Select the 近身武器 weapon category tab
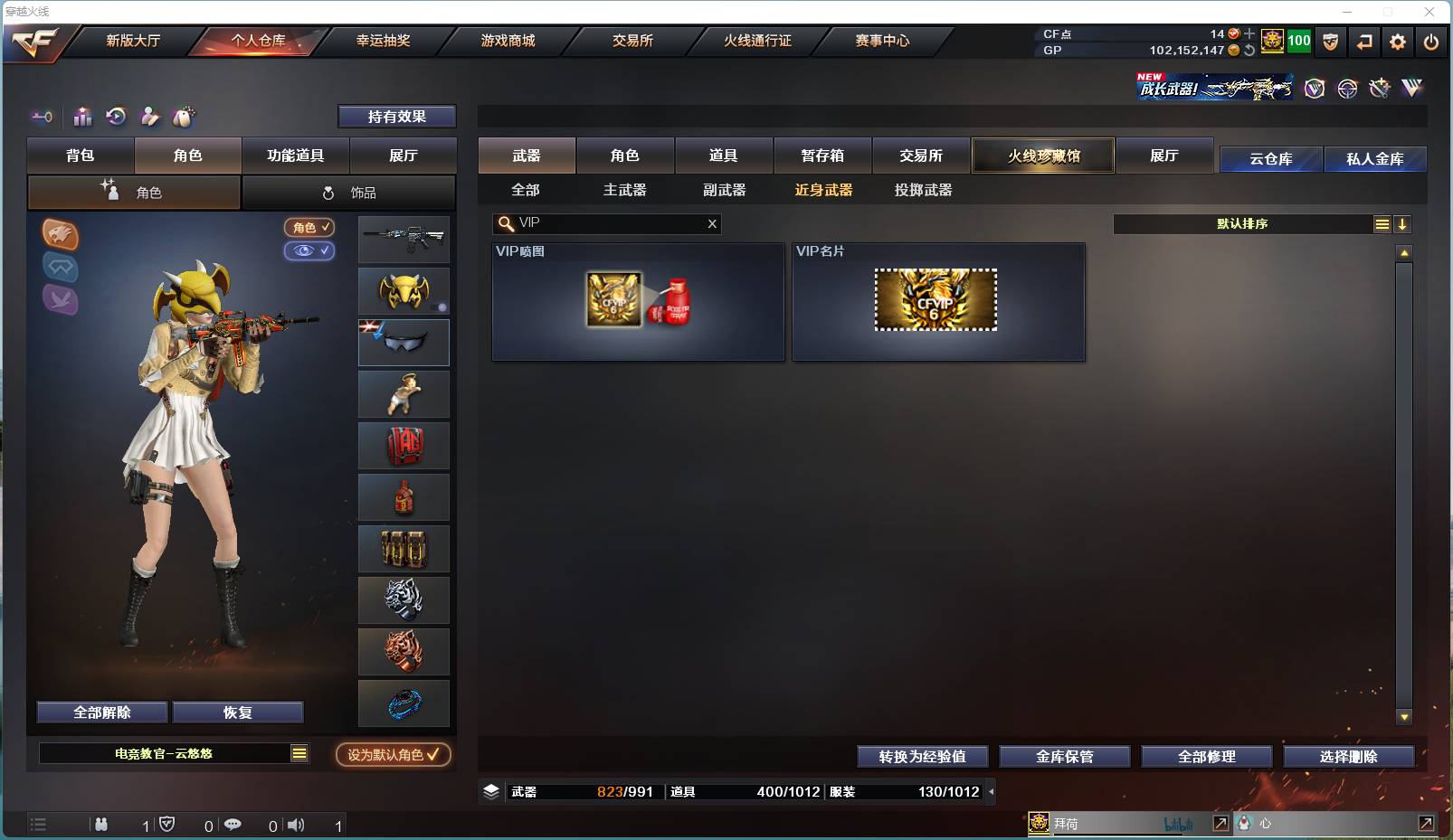This screenshot has width=1453, height=840. tap(821, 190)
